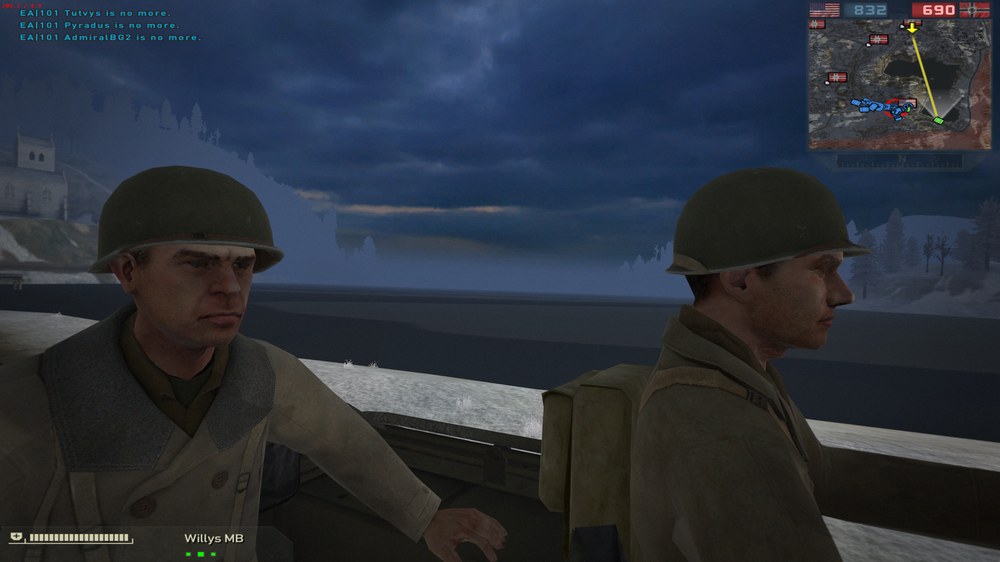The image size is (1000, 562).
Task: Select the German flag team icon
Action: [x=974, y=10]
